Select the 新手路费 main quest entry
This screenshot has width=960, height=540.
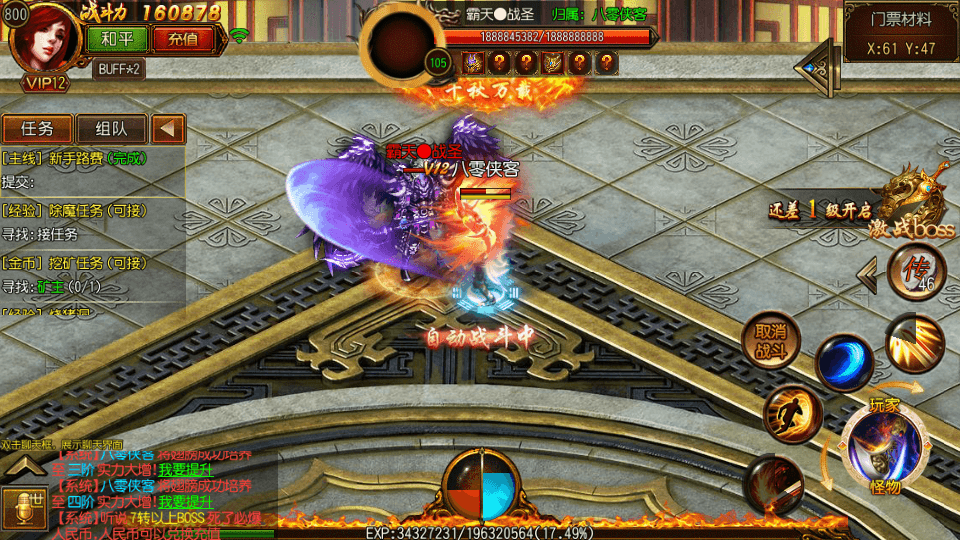75,158
